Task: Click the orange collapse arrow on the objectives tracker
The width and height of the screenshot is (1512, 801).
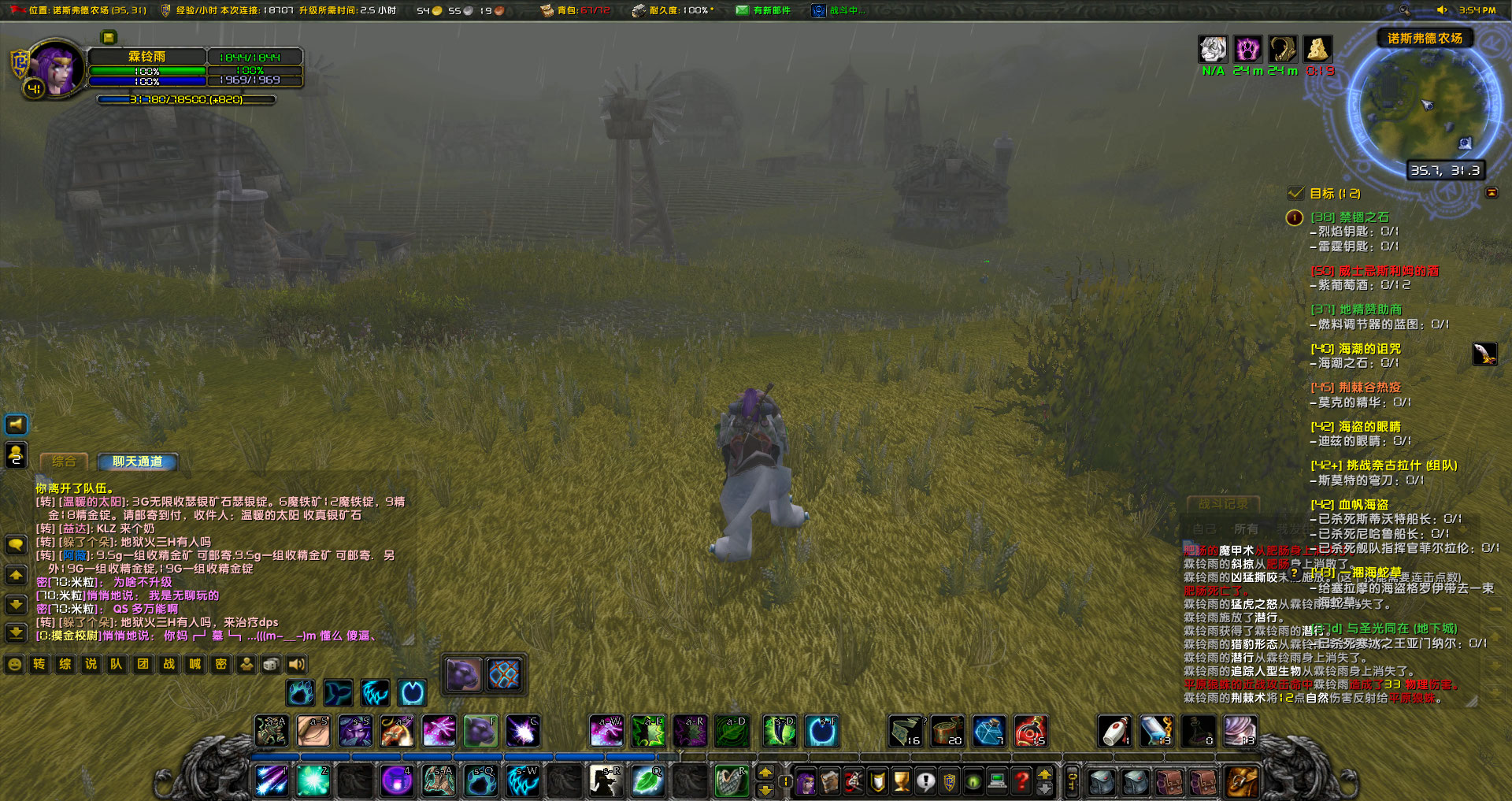Action: tap(1494, 193)
